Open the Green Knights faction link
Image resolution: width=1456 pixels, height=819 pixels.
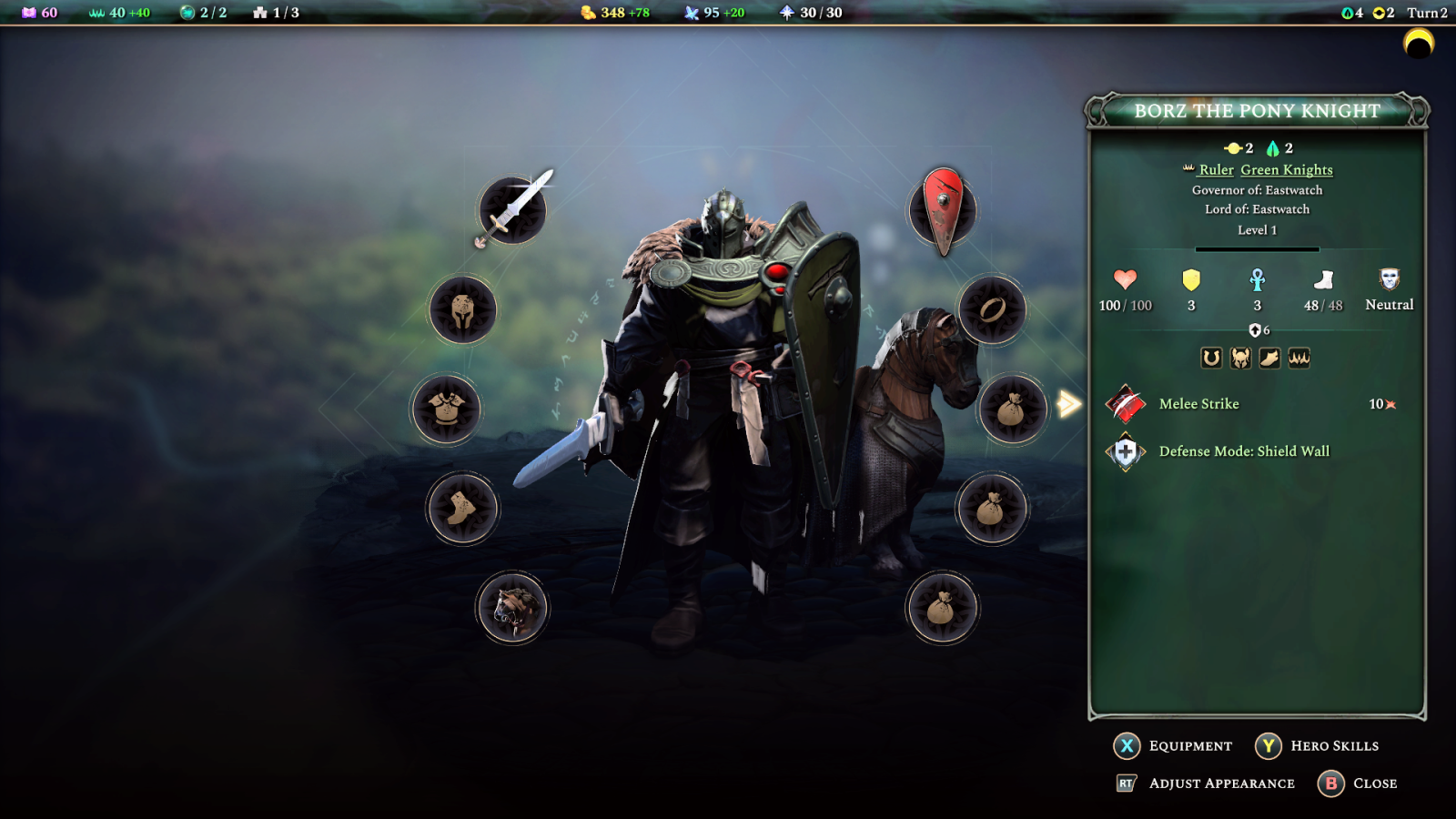tap(1285, 170)
